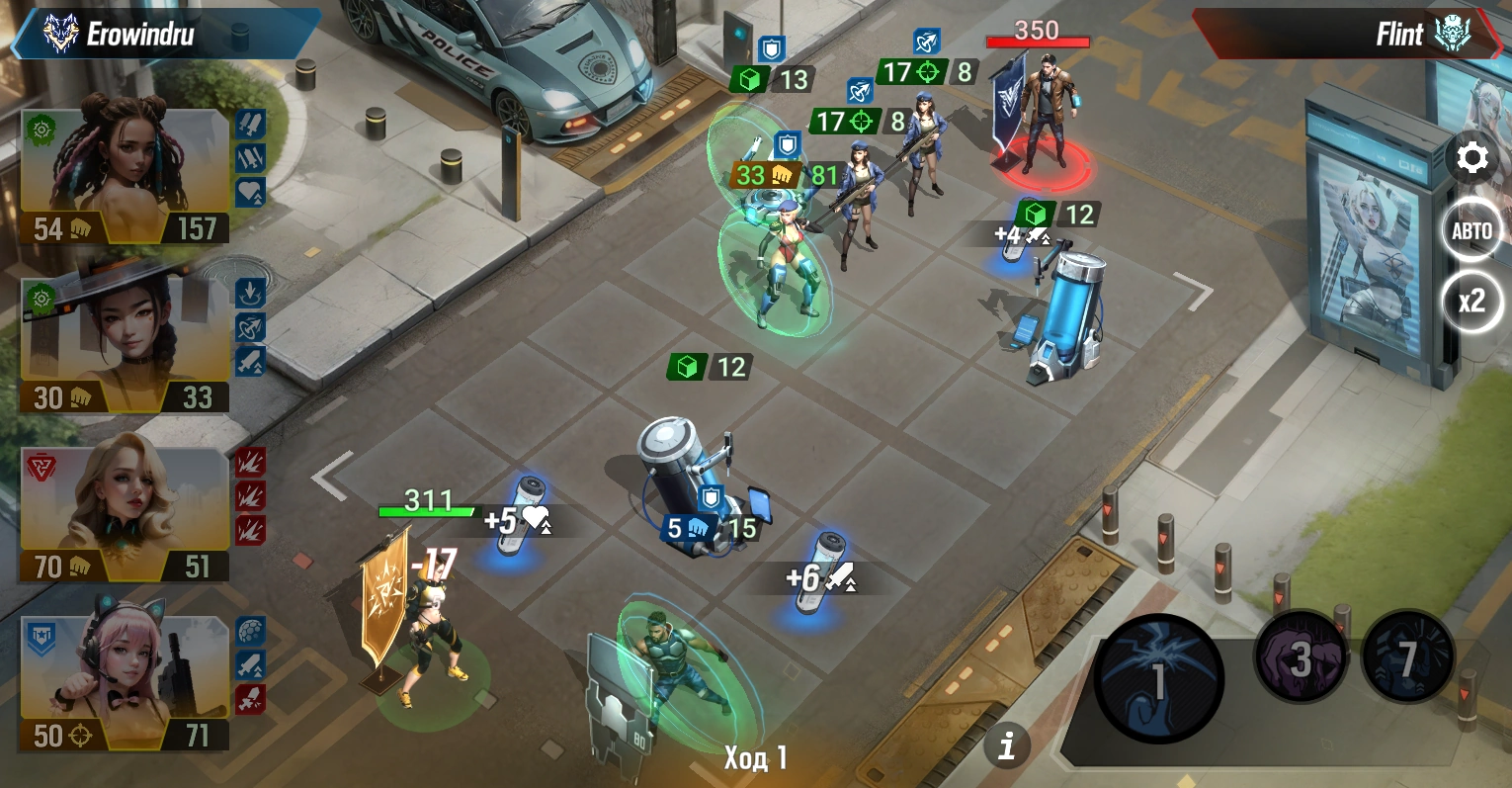The width and height of the screenshot is (1512, 788).
Task: Toggle the АВТО auto-battle button
Action: 1471,231
